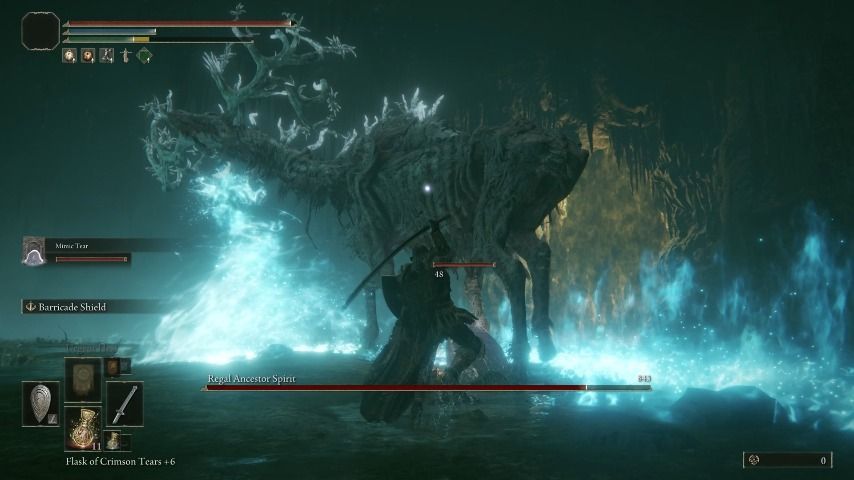Image resolution: width=854 pixels, height=480 pixels.
Task: Select the top spell memory slot
Action: 83,379
